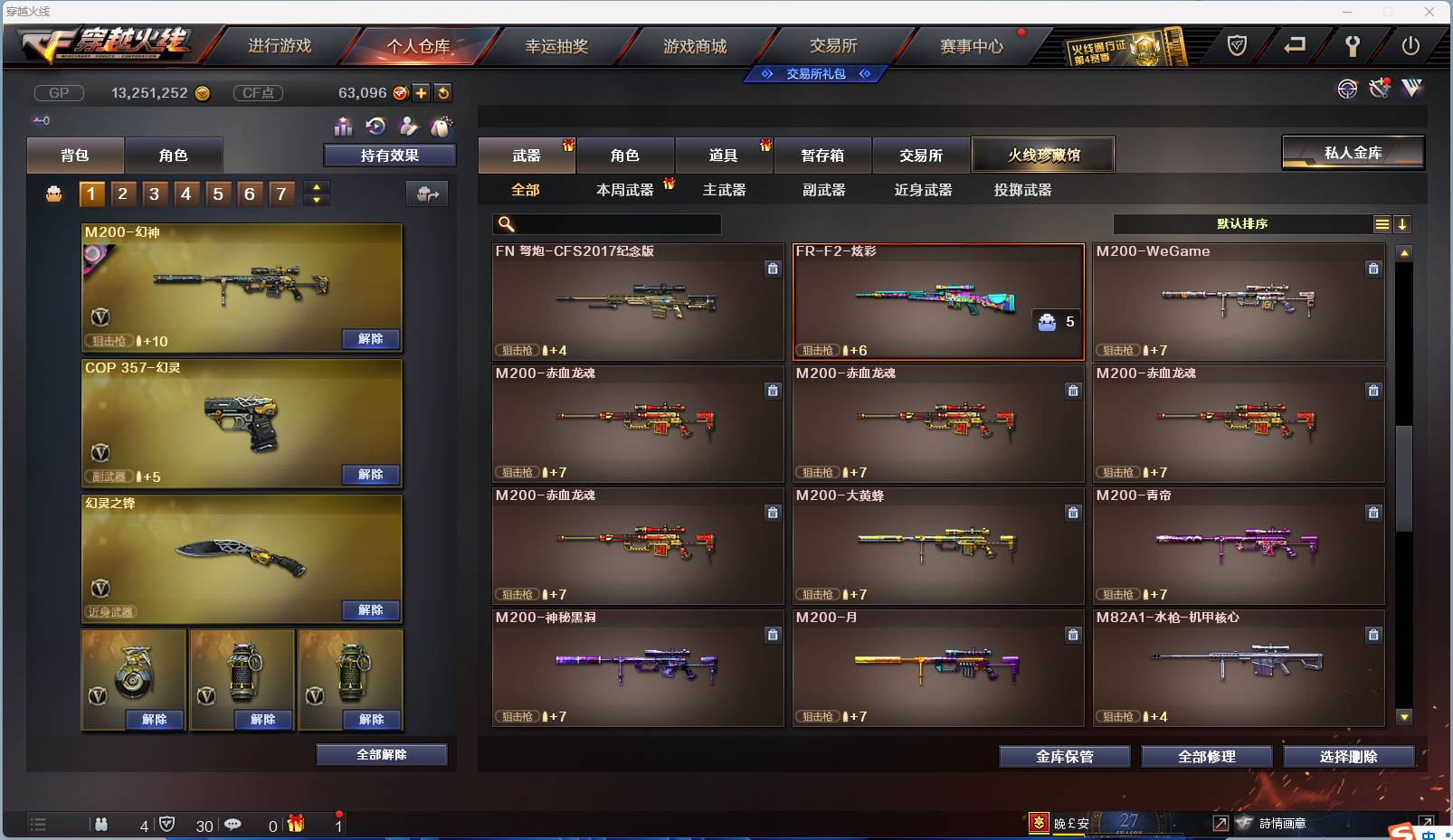The image size is (1453, 840).
Task: Click the 全部修理 button
Action: (1207, 757)
